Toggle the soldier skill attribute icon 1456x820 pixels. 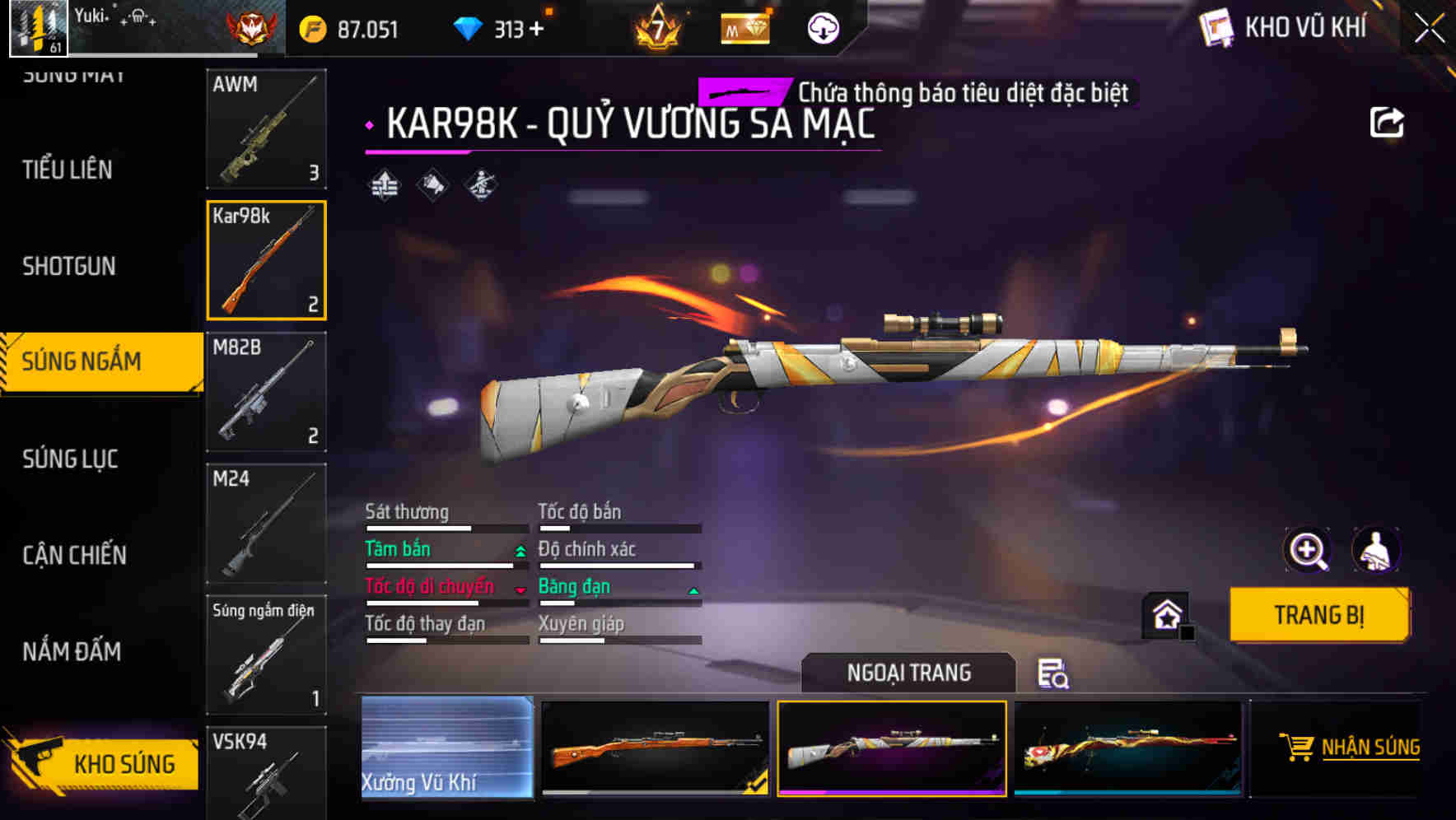[x=480, y=186]
